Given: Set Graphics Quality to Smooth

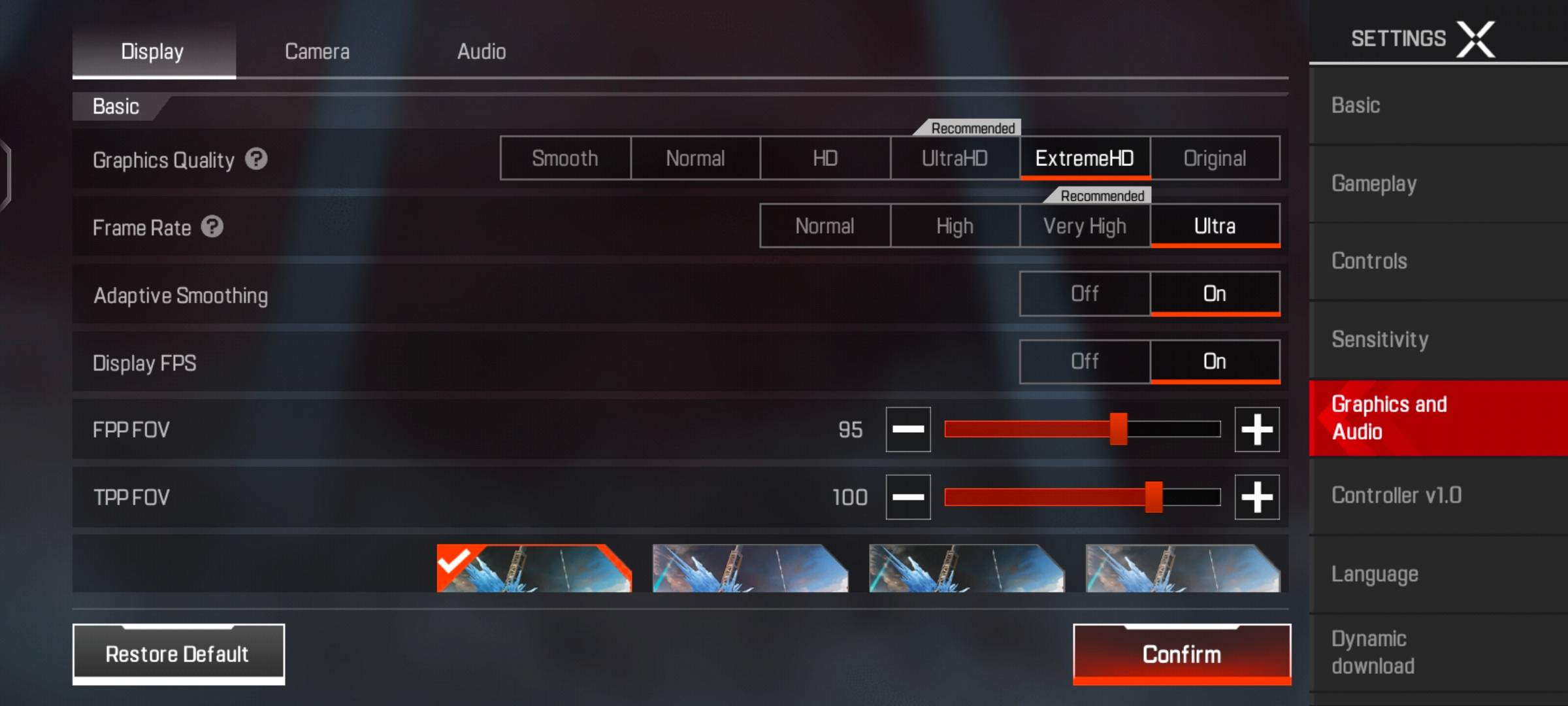Looking at the screenshot, I should click(565, 158).
